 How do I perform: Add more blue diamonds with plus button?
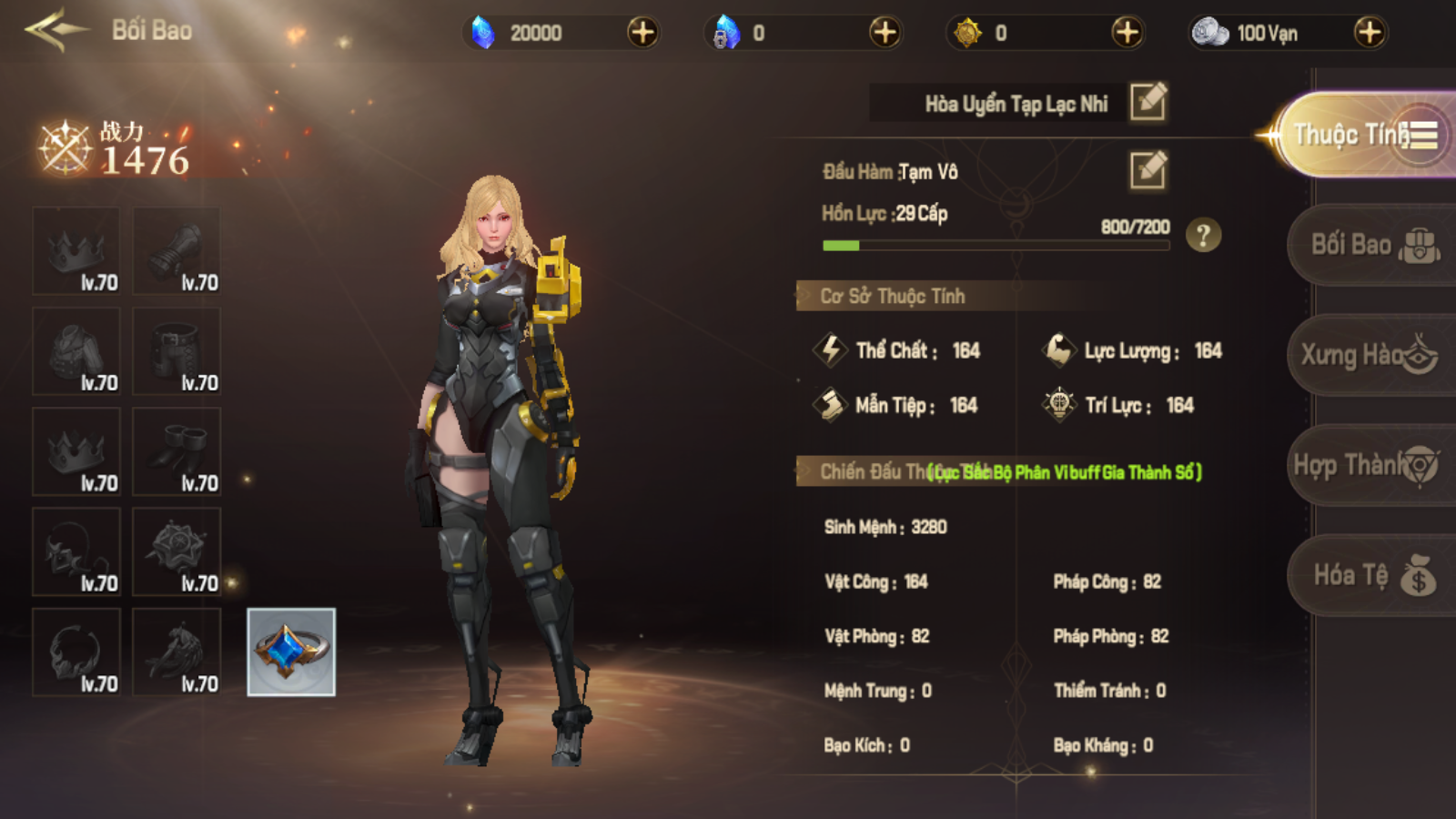(x=642, y=33)
